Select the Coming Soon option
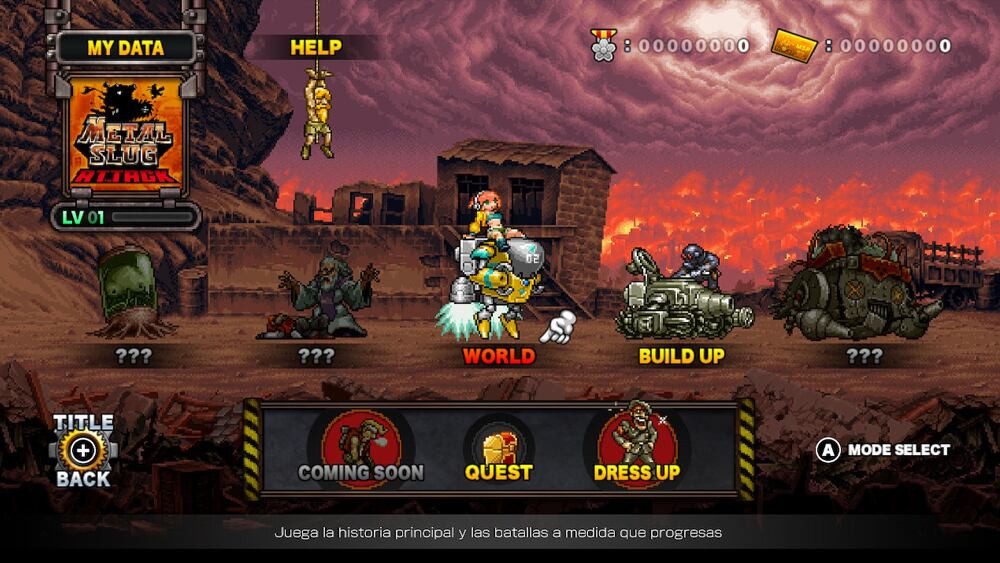The image size is (1000, 563). point(361,449)
